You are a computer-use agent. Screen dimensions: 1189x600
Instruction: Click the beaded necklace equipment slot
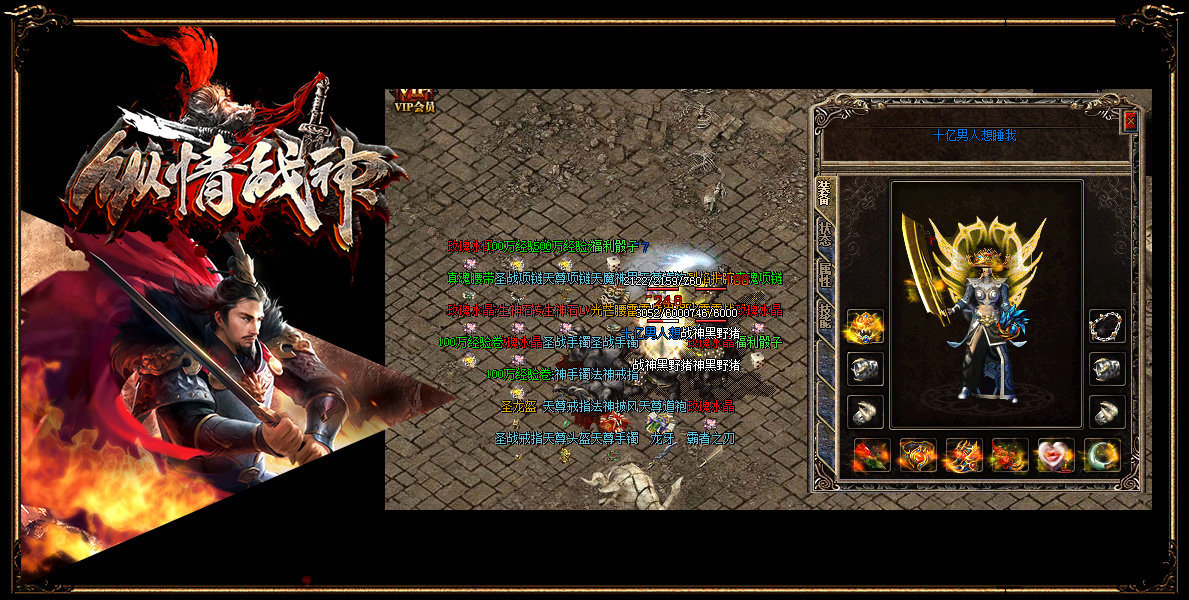(1107, 327)
